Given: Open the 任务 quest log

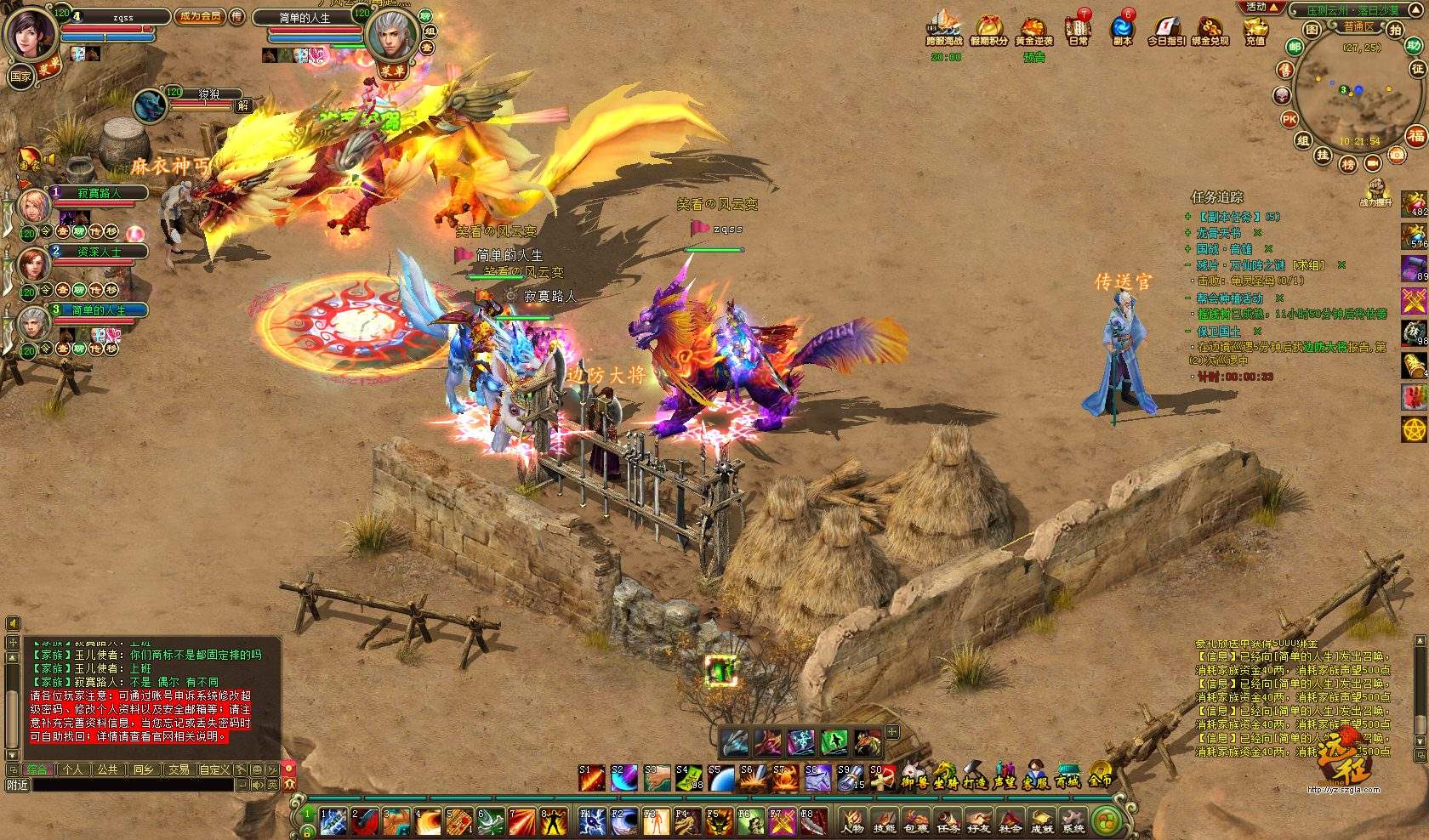Looking at the screenshot, I should tap(948, 820).
